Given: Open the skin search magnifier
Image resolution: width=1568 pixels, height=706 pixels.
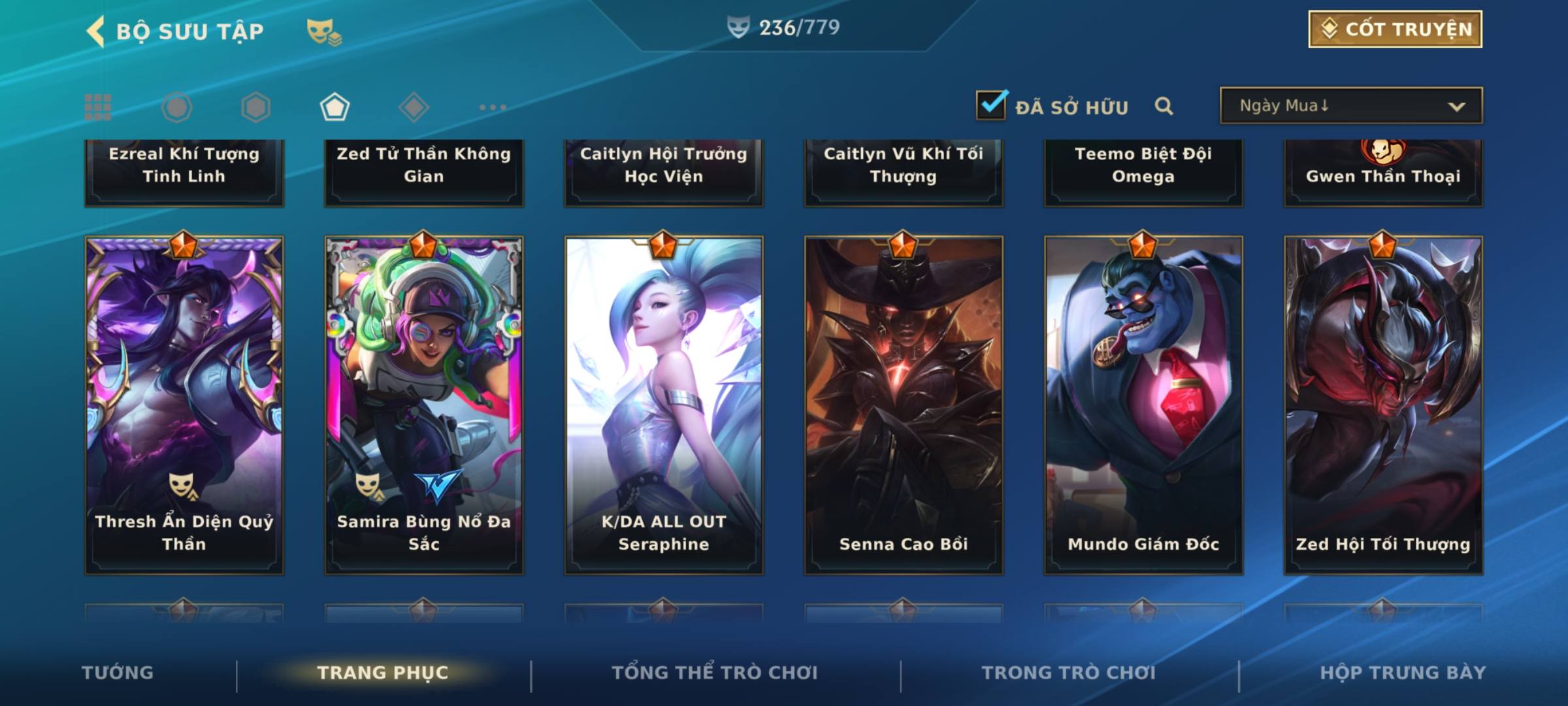Looking at the screenshot, I should tap(1164, 106).
